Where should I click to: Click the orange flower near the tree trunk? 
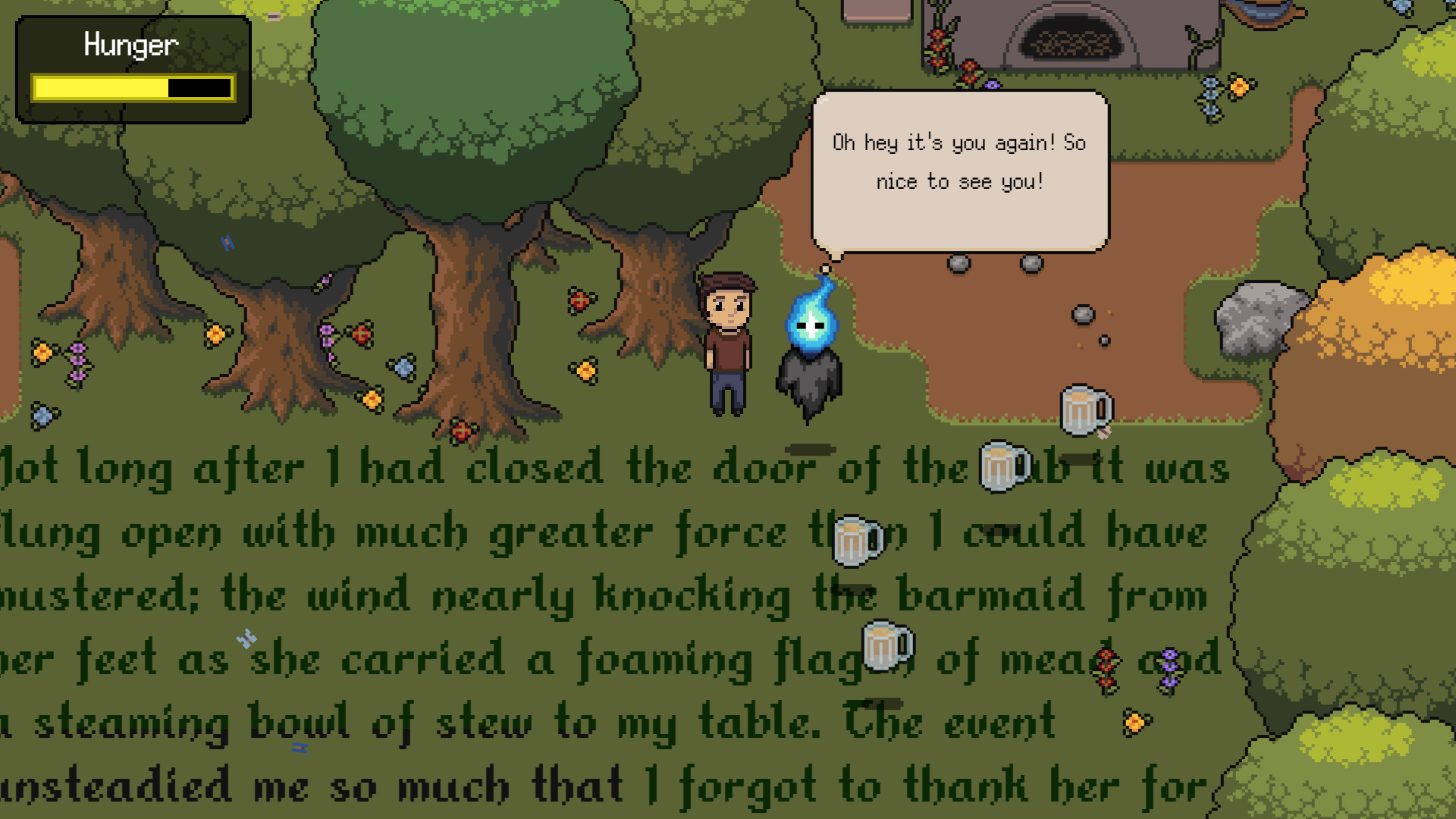(584, 369)
